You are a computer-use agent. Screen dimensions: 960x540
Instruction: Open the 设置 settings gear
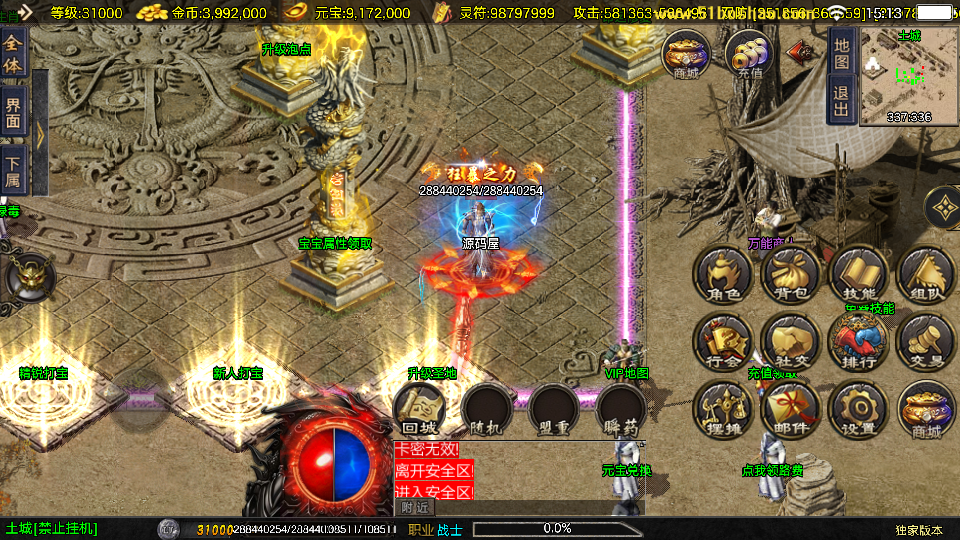[858, 410]
